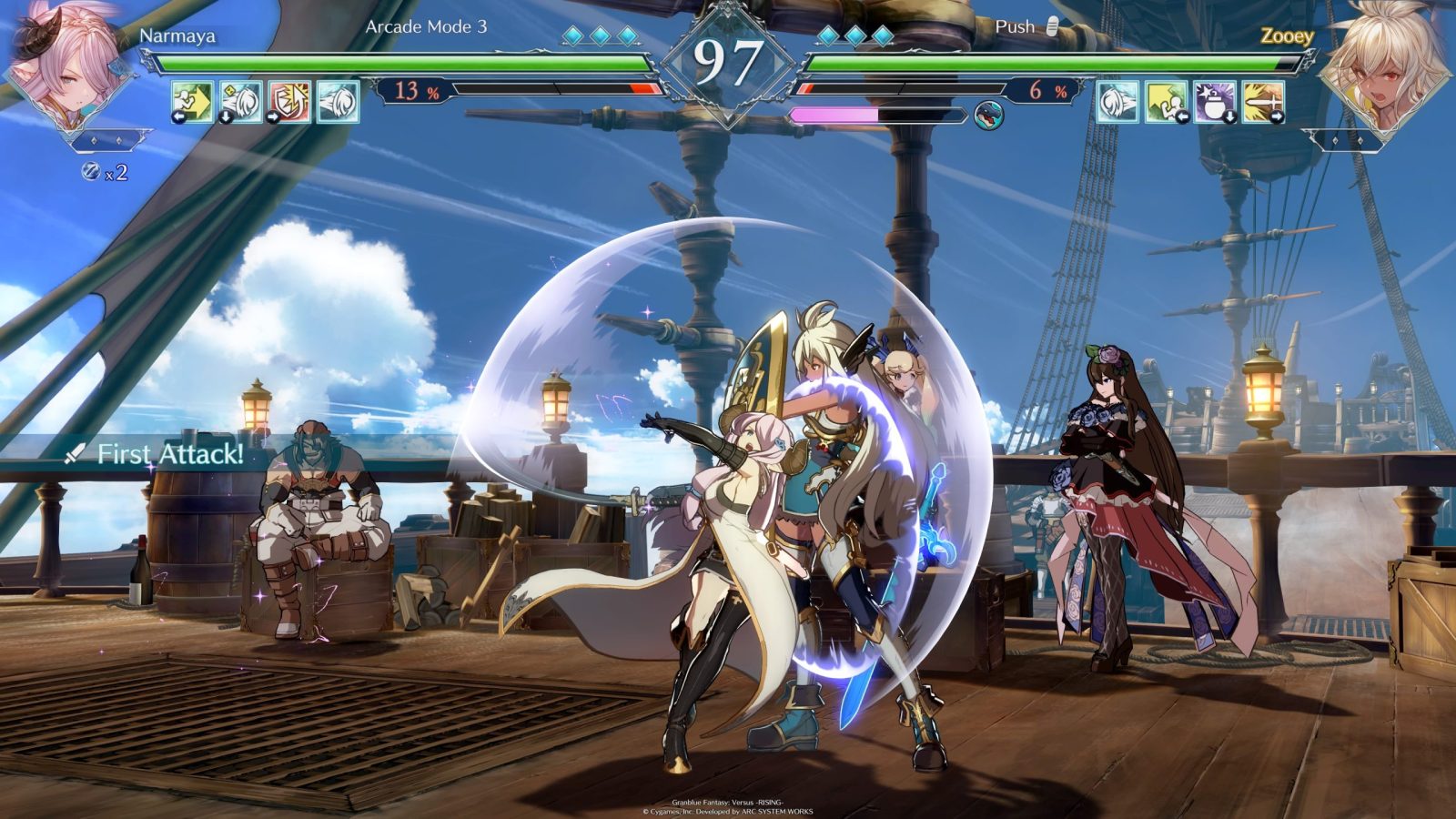The height and width of the screenshot is (819, 1456).
Task: Activate Zooey's neutral wind slash skill icon
Action: pos(1117,101)
